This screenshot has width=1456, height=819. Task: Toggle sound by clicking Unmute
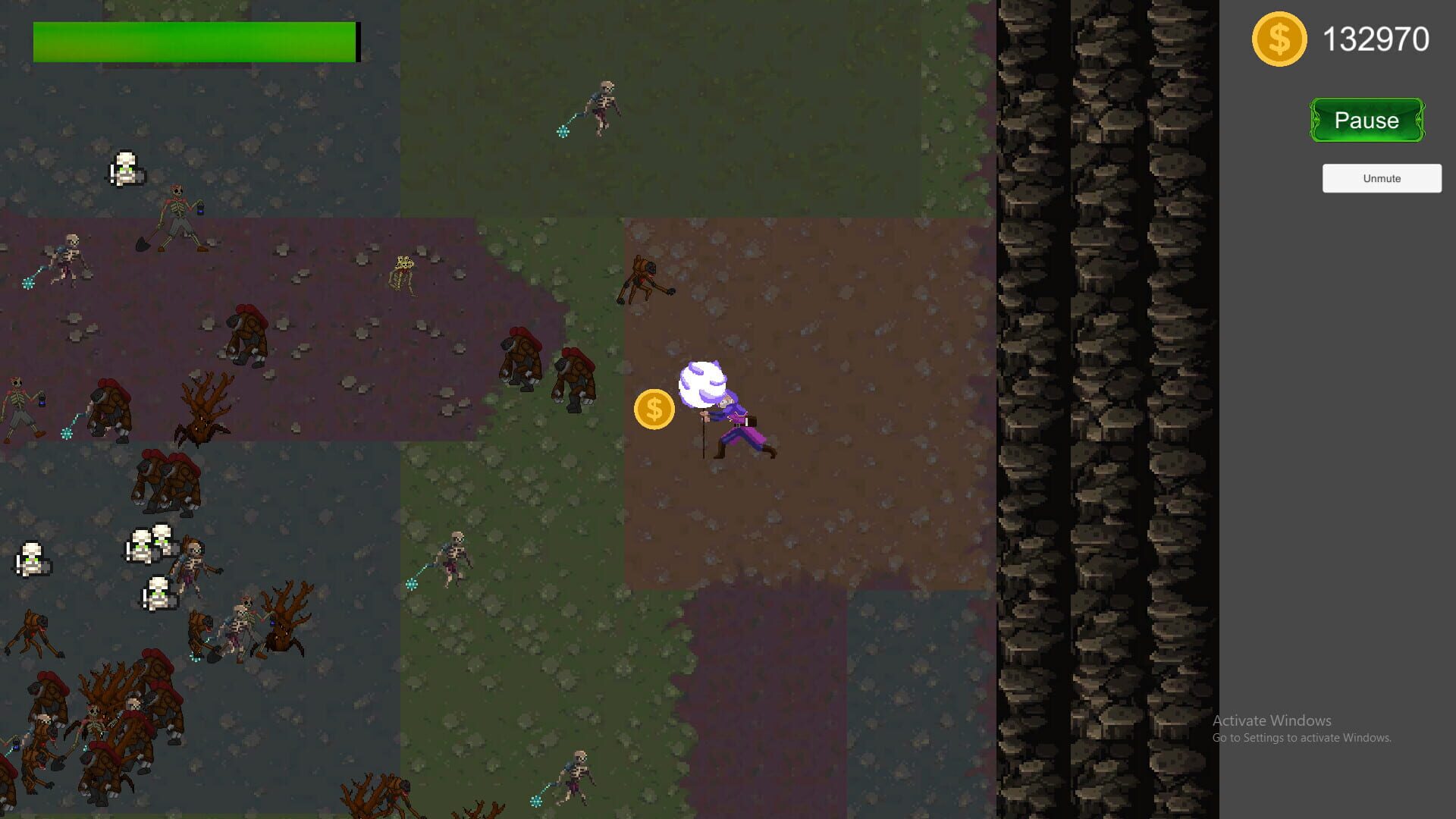pyautogui.click(x=1381, y=178)
